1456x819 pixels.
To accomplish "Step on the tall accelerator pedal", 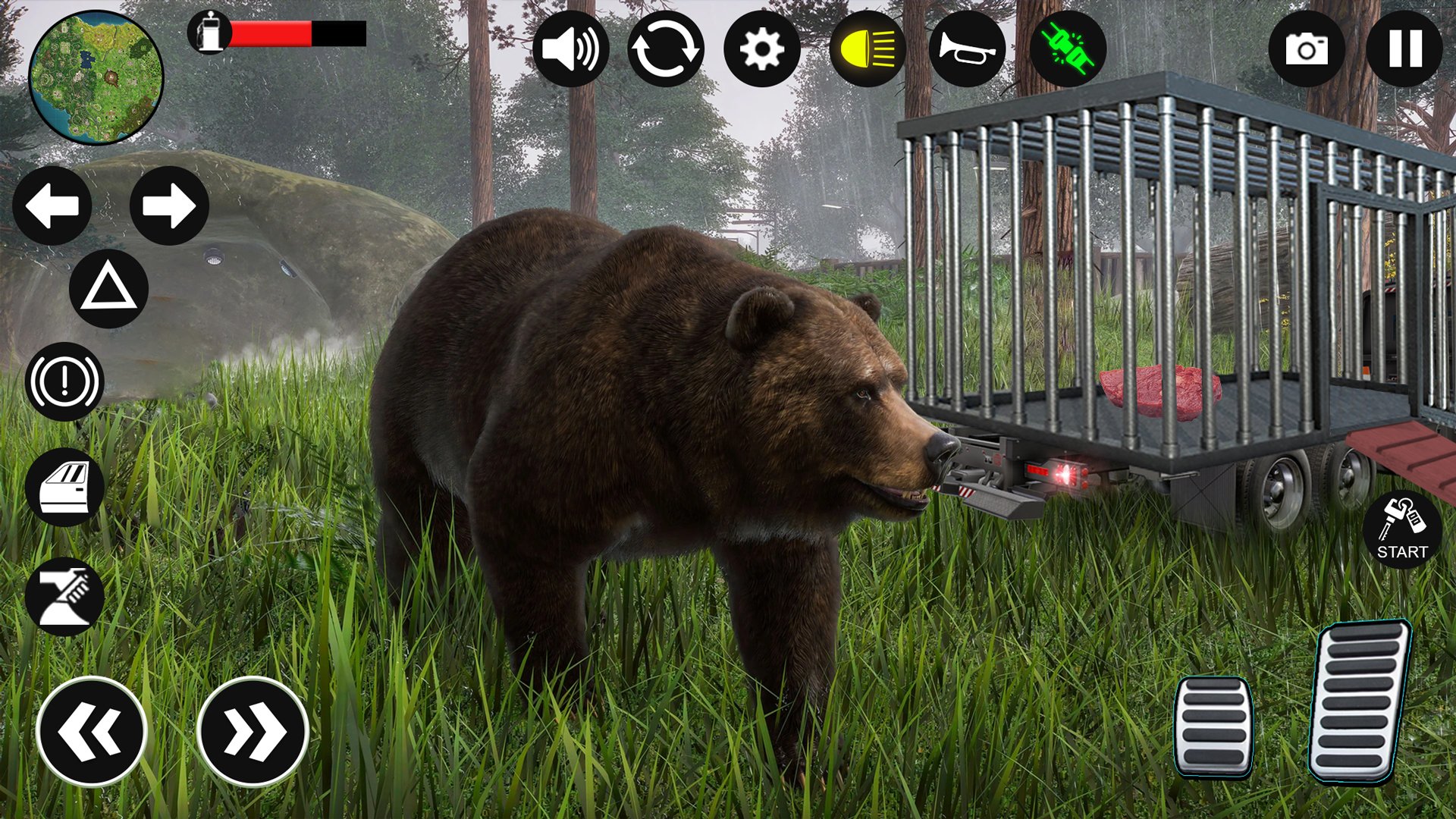I will (1360, 700).
